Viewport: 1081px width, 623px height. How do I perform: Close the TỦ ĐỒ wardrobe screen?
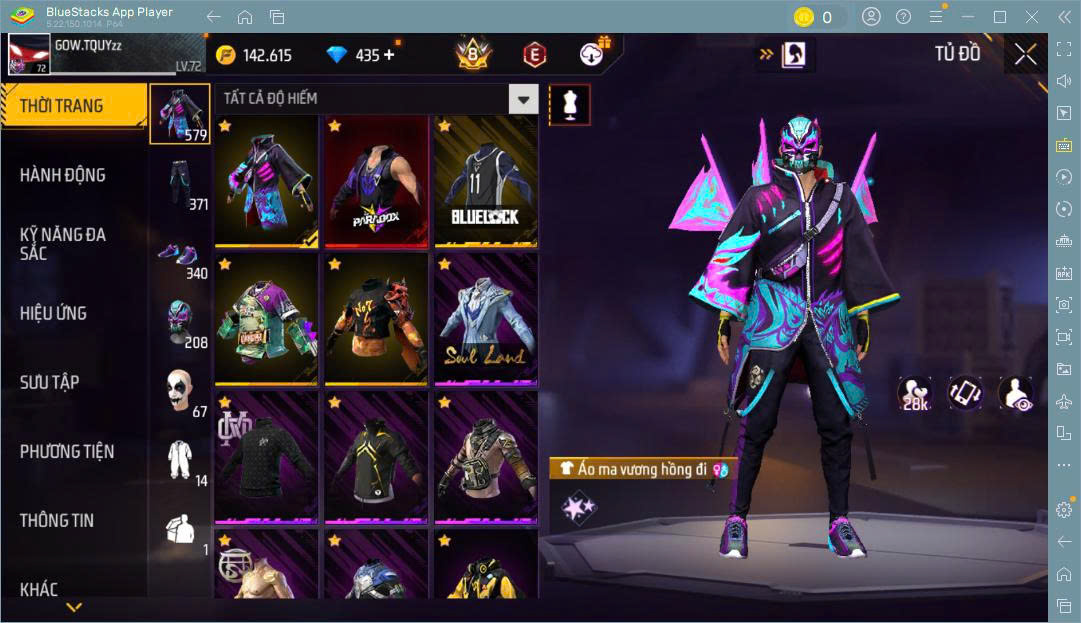tap(1025, 54)
